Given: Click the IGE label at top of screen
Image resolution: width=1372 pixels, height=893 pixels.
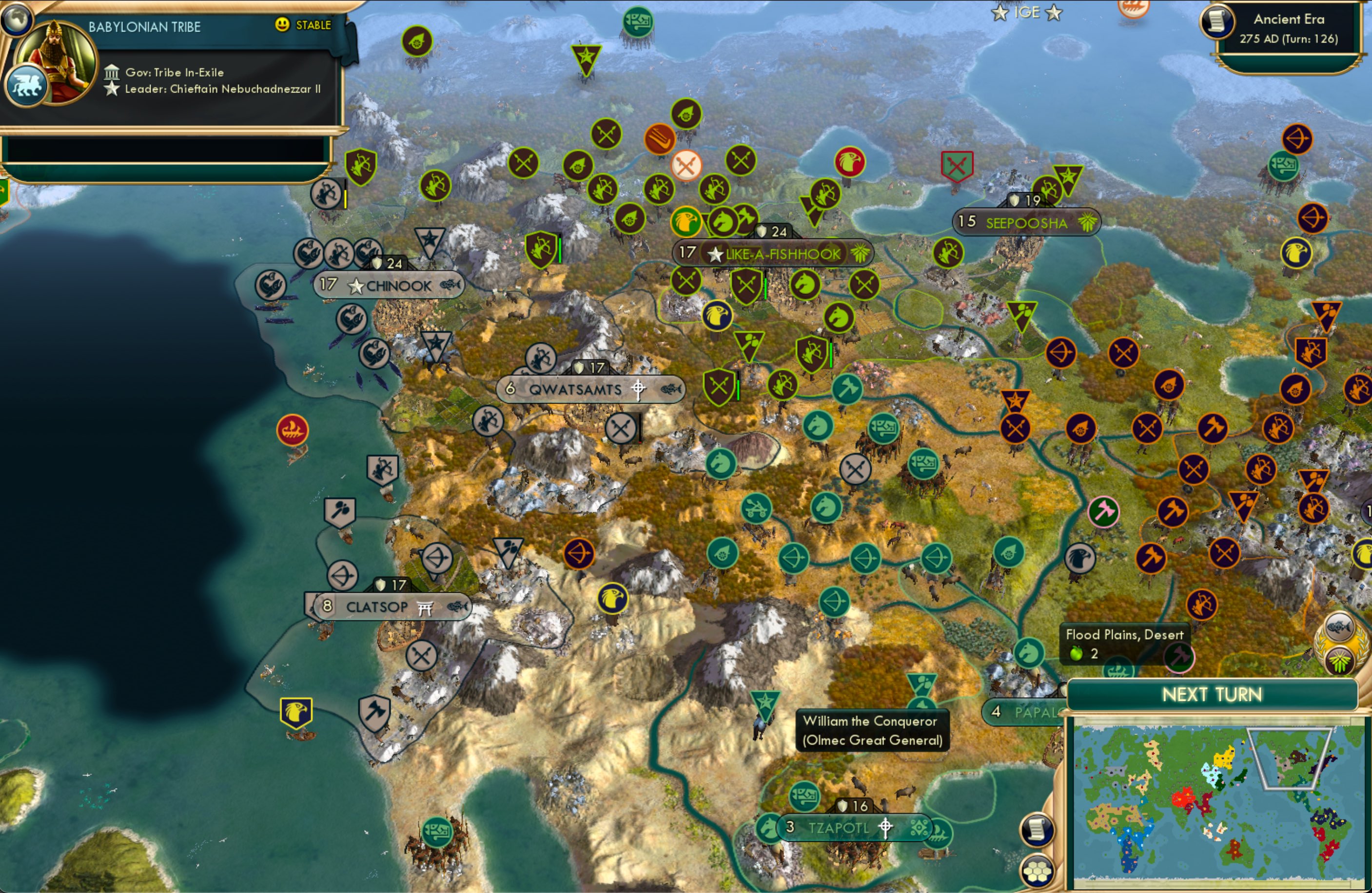Looking at the screenshot, I should click(1029, 12).
